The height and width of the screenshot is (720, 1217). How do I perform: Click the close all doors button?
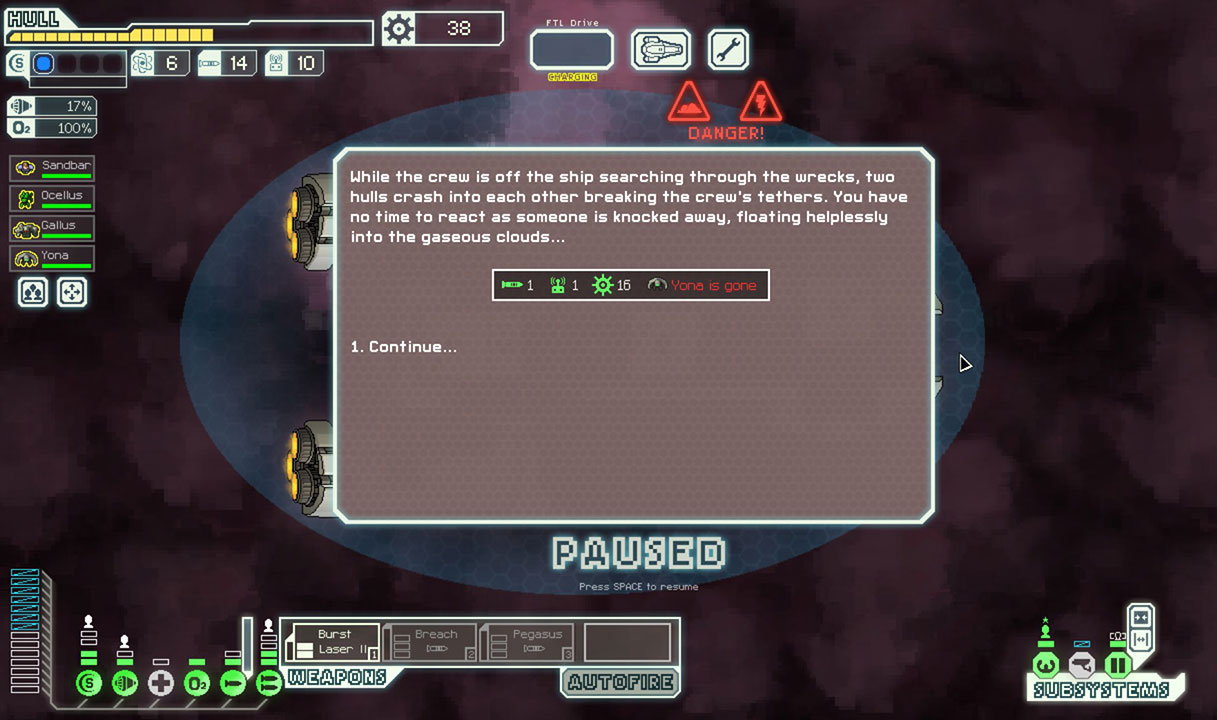[x=1140, y=617]
